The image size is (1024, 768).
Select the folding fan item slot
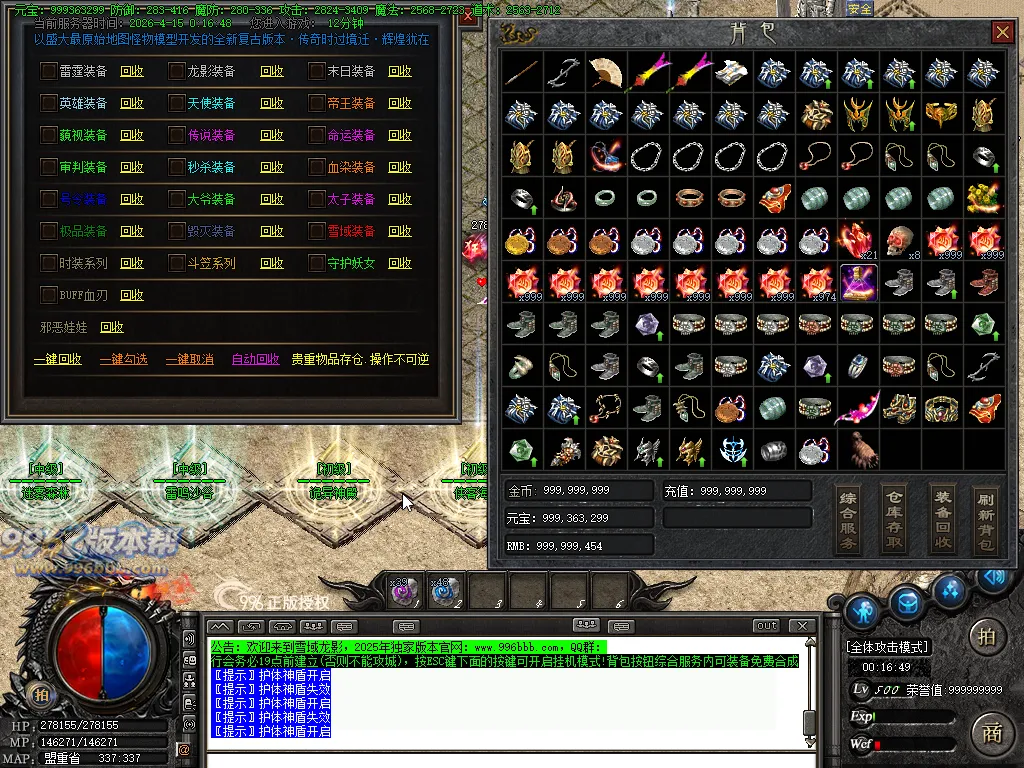pos(606,72)
